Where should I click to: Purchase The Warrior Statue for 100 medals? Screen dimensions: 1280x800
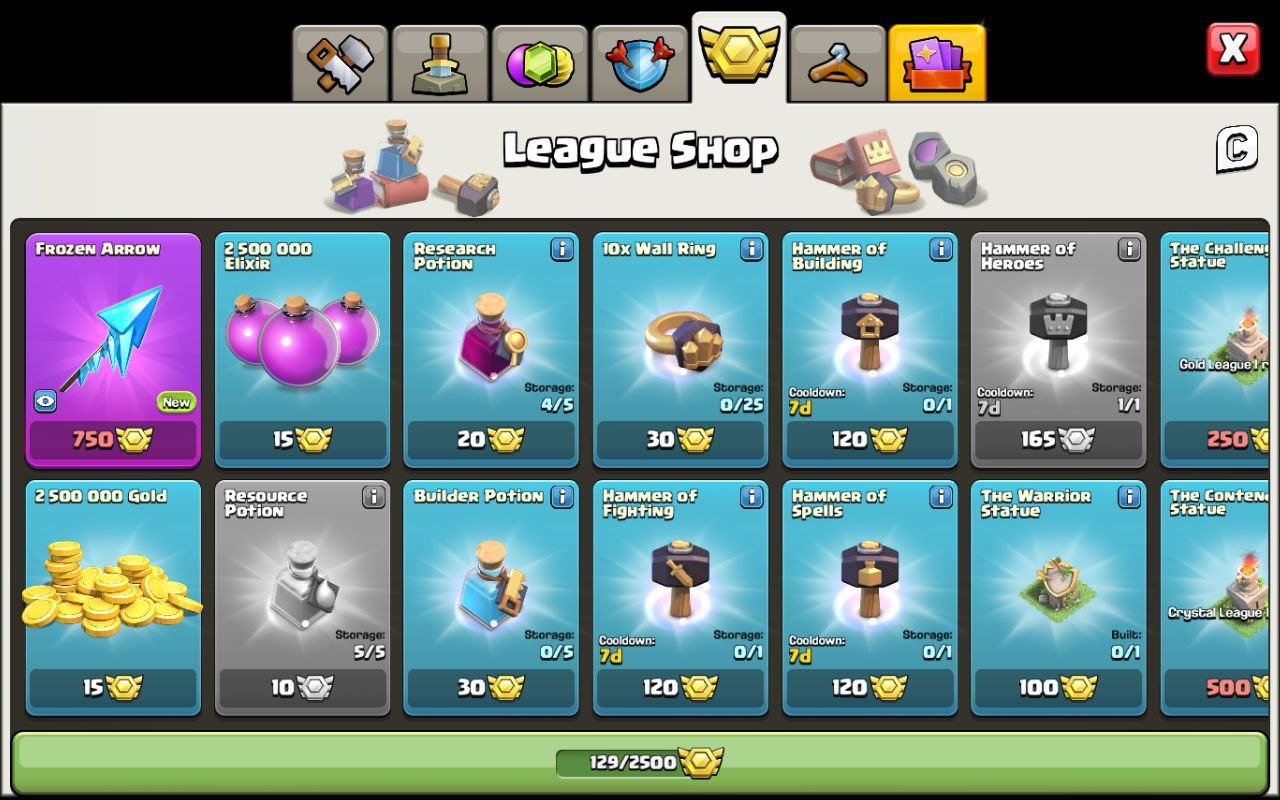(x=1058, y=688)
